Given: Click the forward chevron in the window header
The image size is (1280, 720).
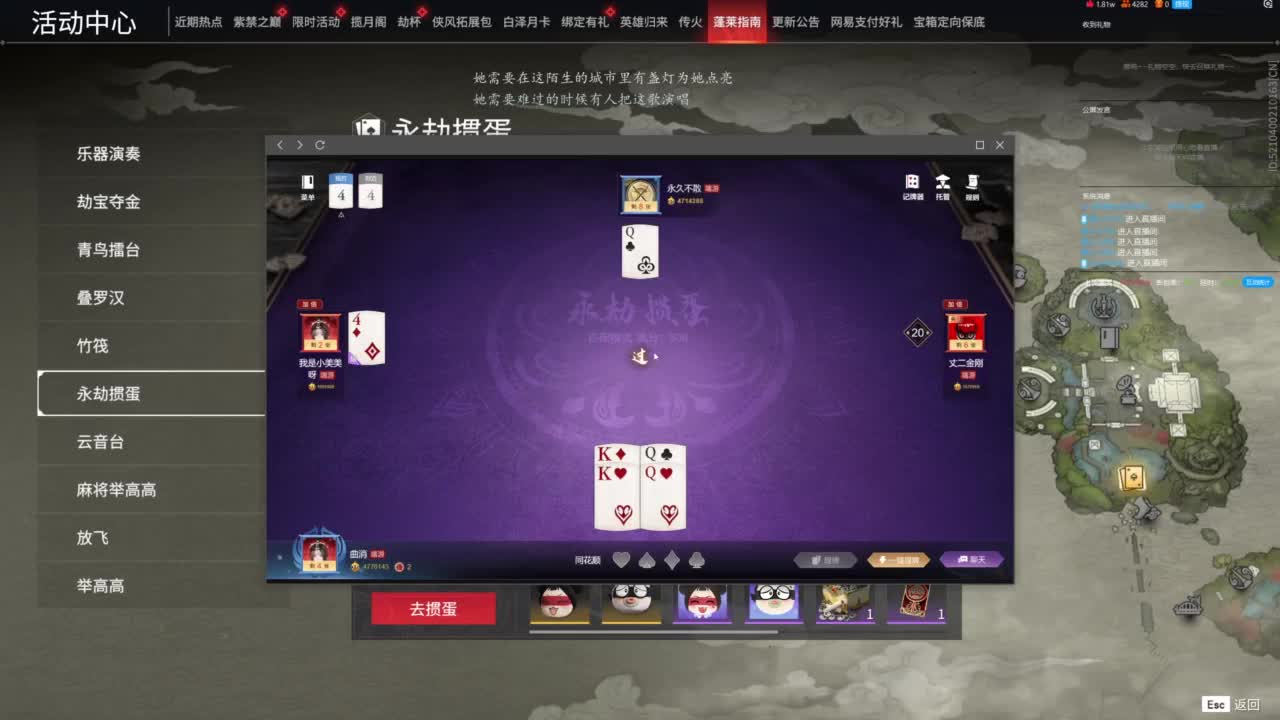Looking at the screenshot, I should 298,145.
